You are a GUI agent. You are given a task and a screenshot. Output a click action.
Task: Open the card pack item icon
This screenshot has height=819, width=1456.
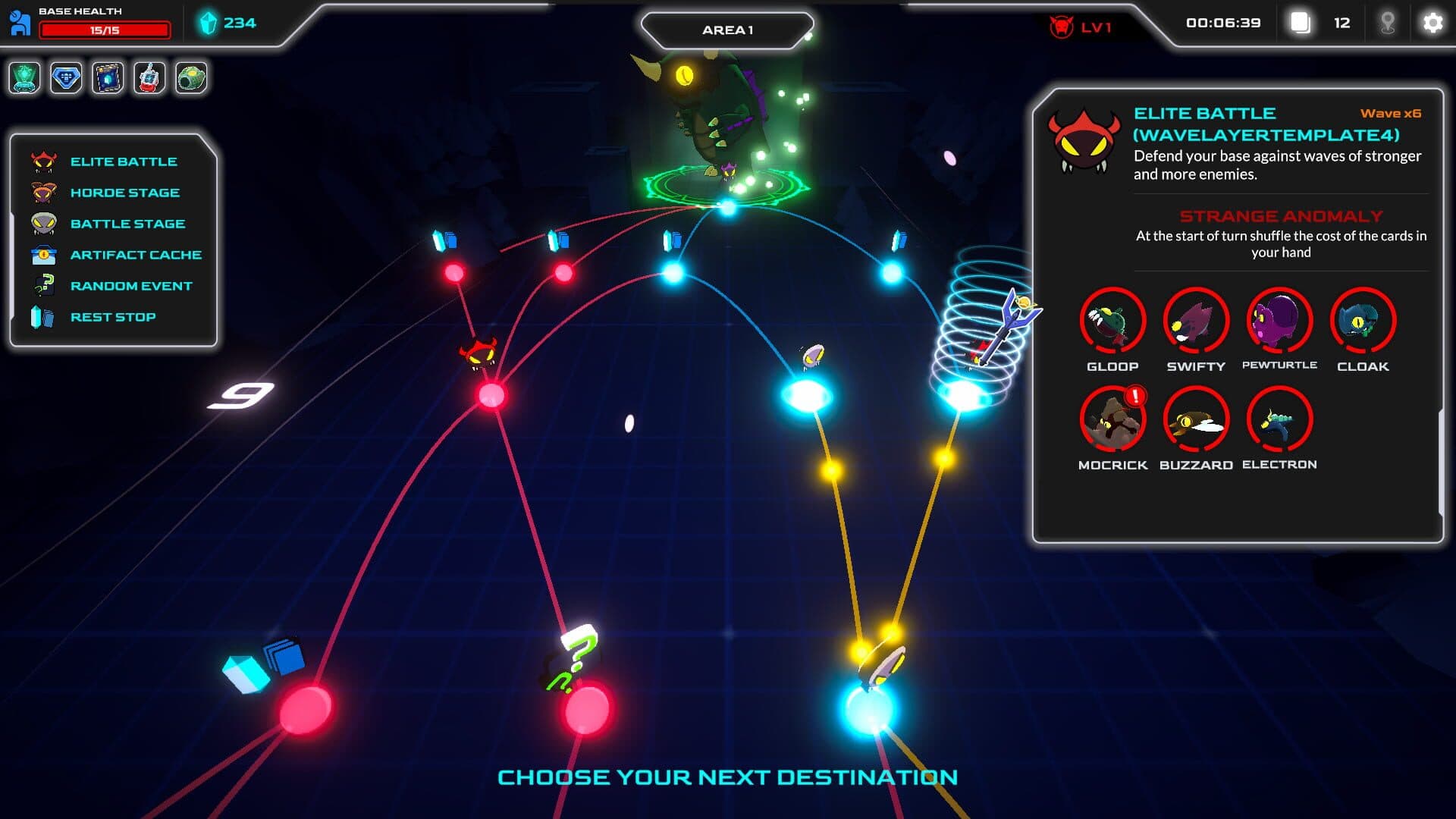point(108,77)
